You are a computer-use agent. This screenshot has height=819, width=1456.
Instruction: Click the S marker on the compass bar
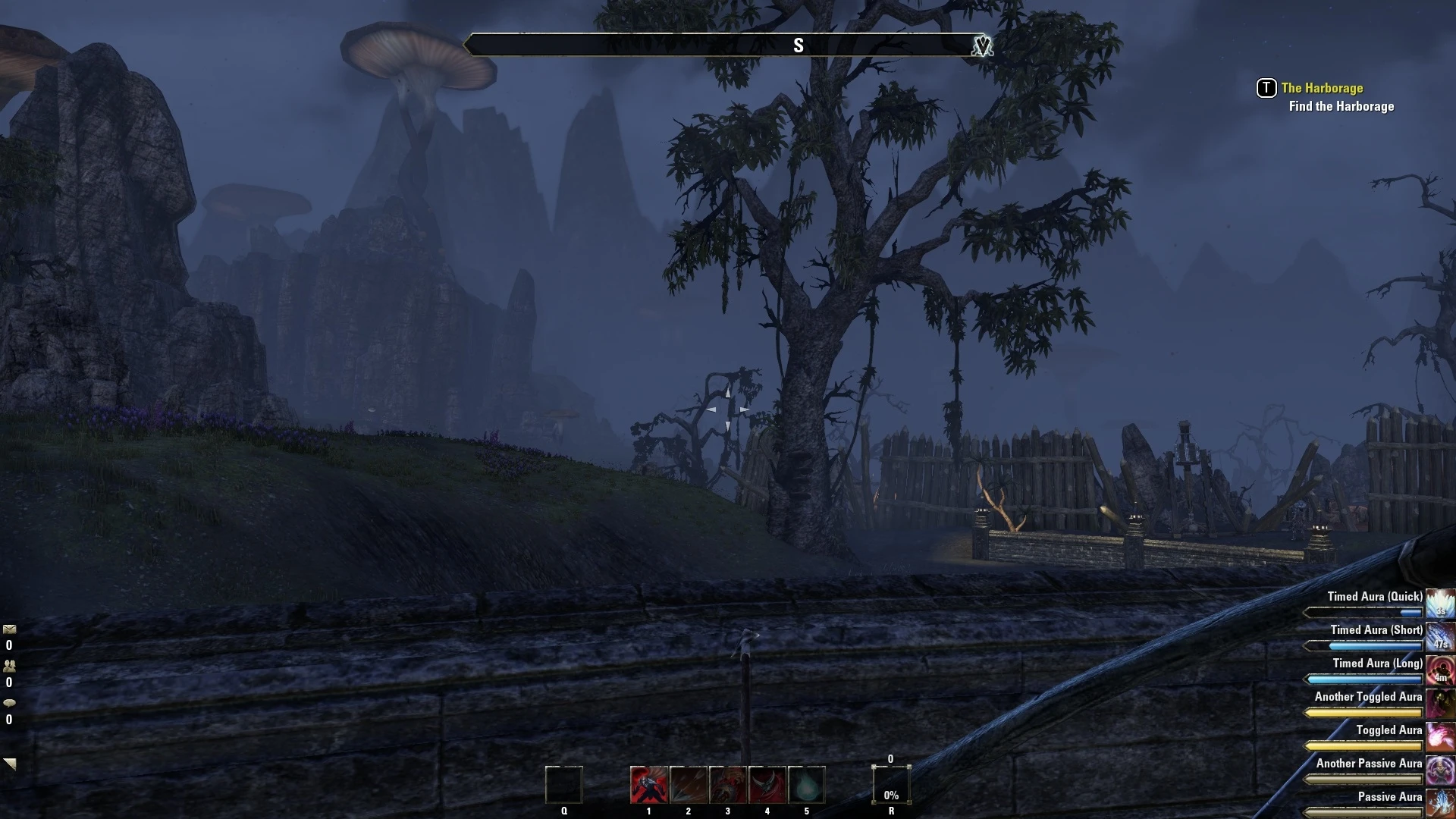pyautogui.click(x=799, y=44)
